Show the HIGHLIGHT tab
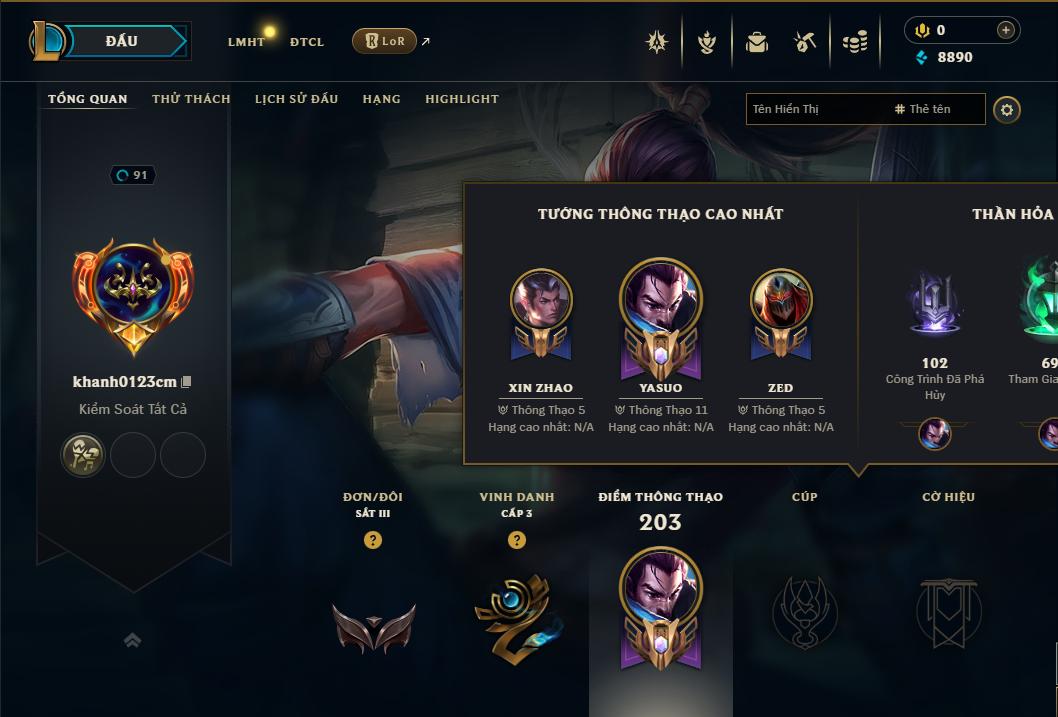Image resolution: width=1058 pixels, height=717 pixels. (461, 99)
